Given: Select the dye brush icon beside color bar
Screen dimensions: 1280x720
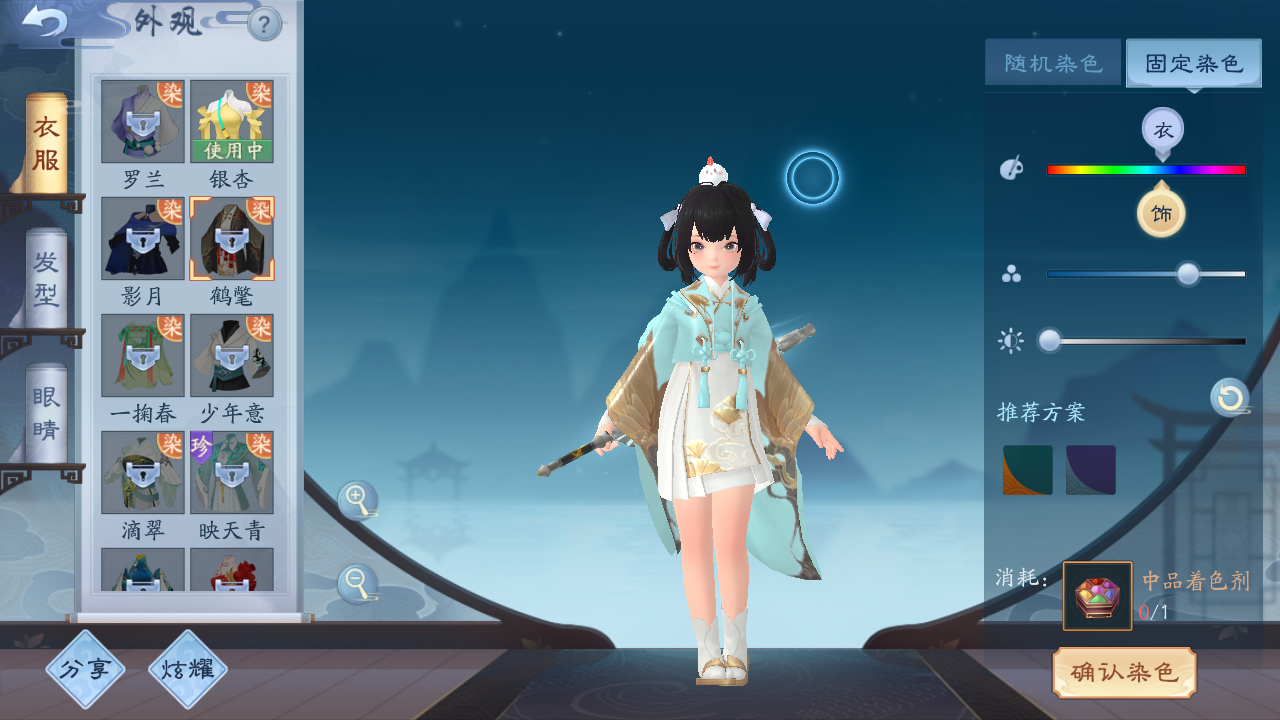Looking at the screenshot, I should pyautogui.click(x=1011, y=167).
